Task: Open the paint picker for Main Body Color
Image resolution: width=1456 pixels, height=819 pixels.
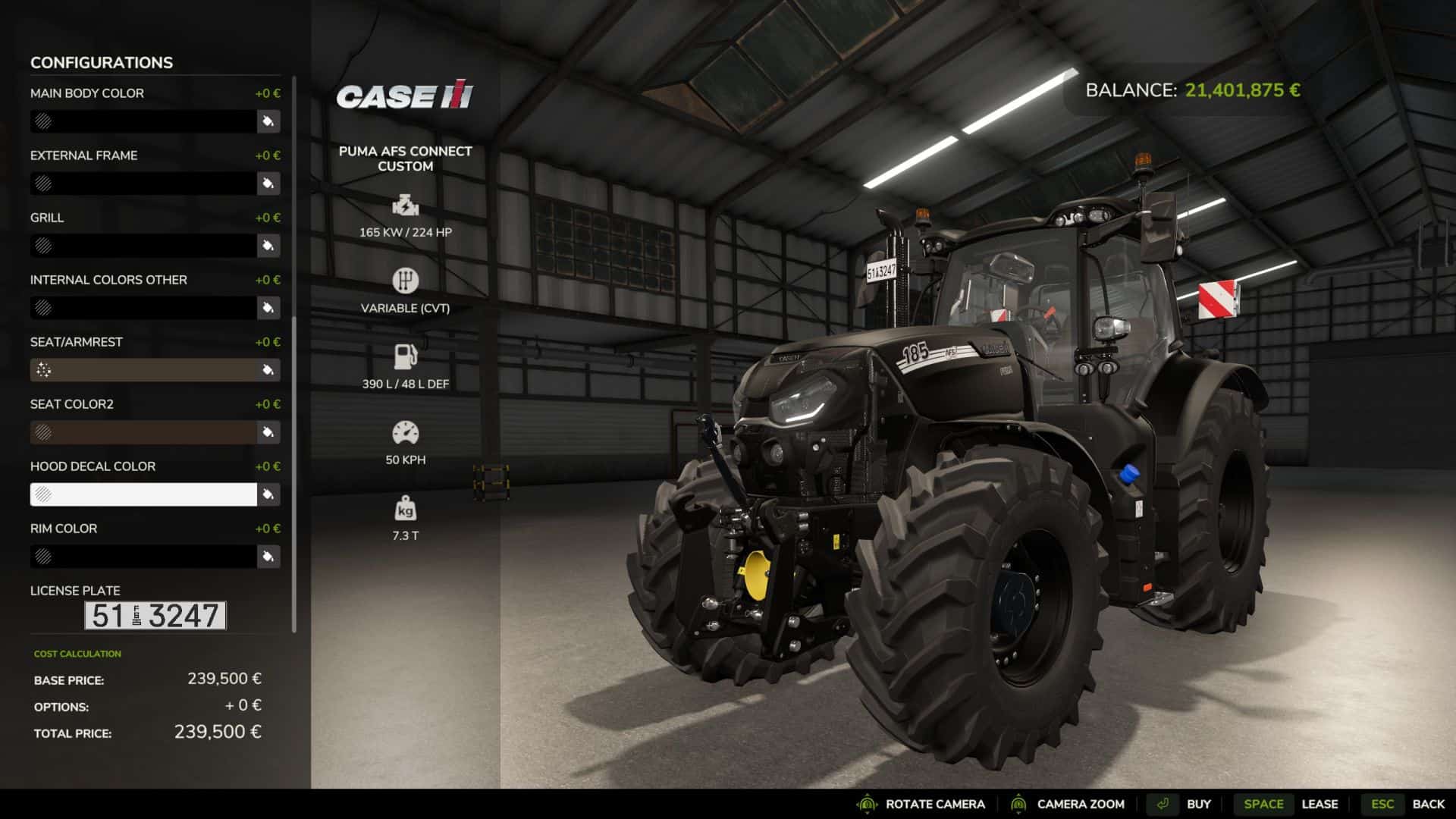Action: point(268,121)
